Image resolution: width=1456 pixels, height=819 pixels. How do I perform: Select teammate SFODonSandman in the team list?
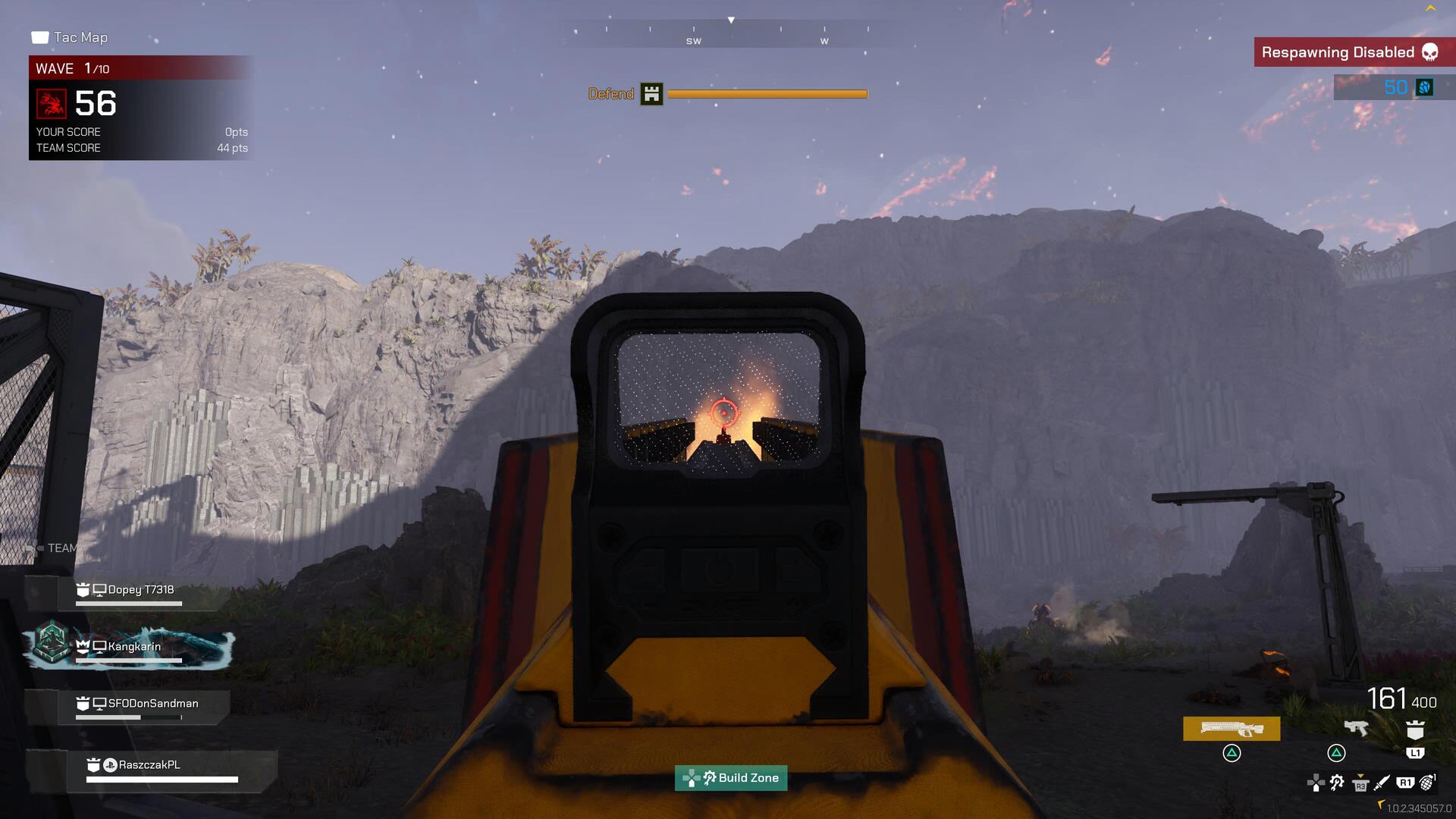152,704
